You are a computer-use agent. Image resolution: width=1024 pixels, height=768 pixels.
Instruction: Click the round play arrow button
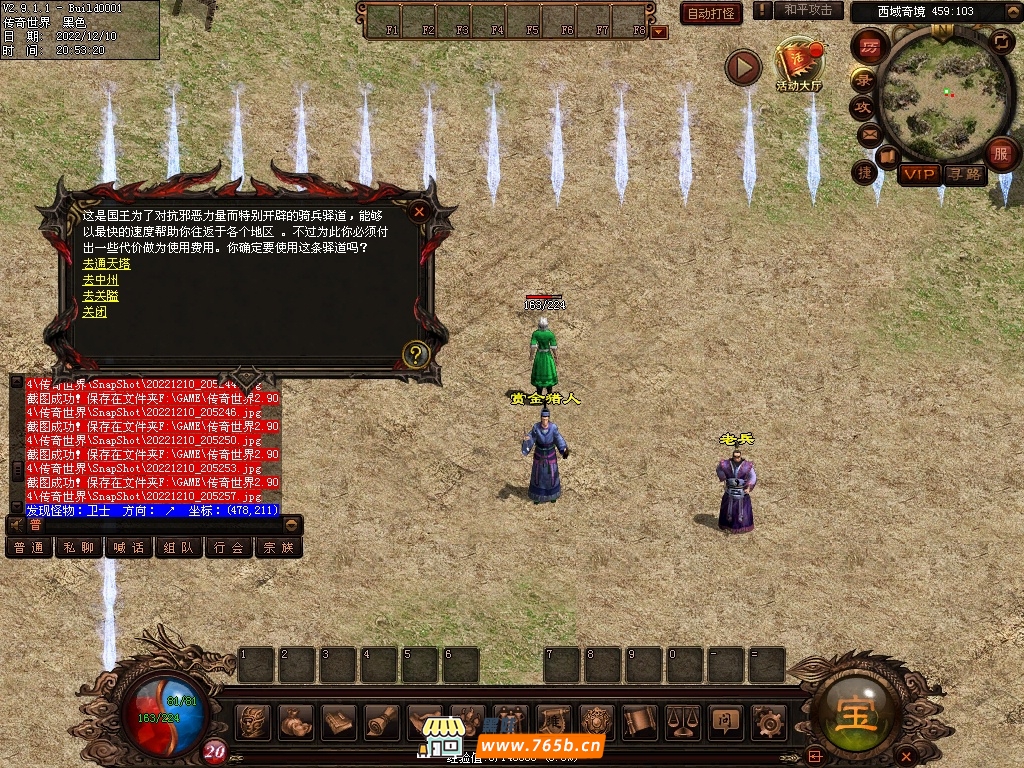(743, 67)
